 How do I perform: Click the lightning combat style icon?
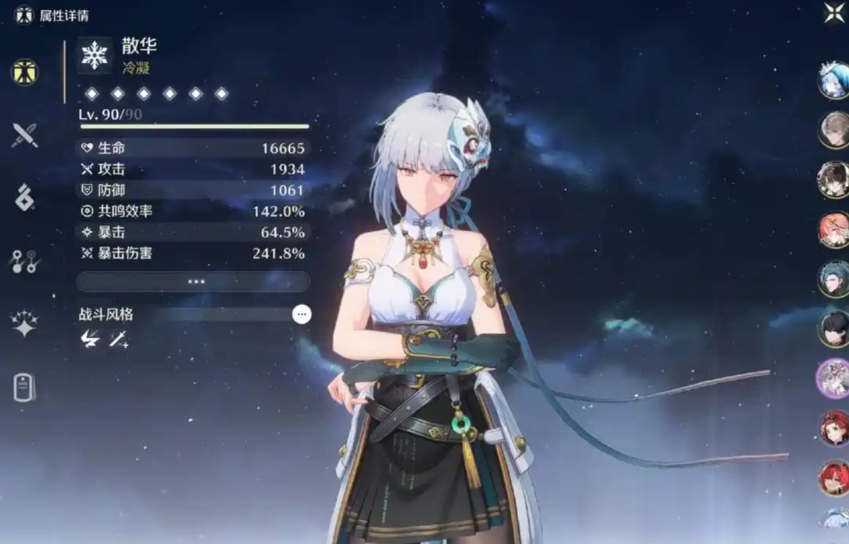tap(89, 340)
